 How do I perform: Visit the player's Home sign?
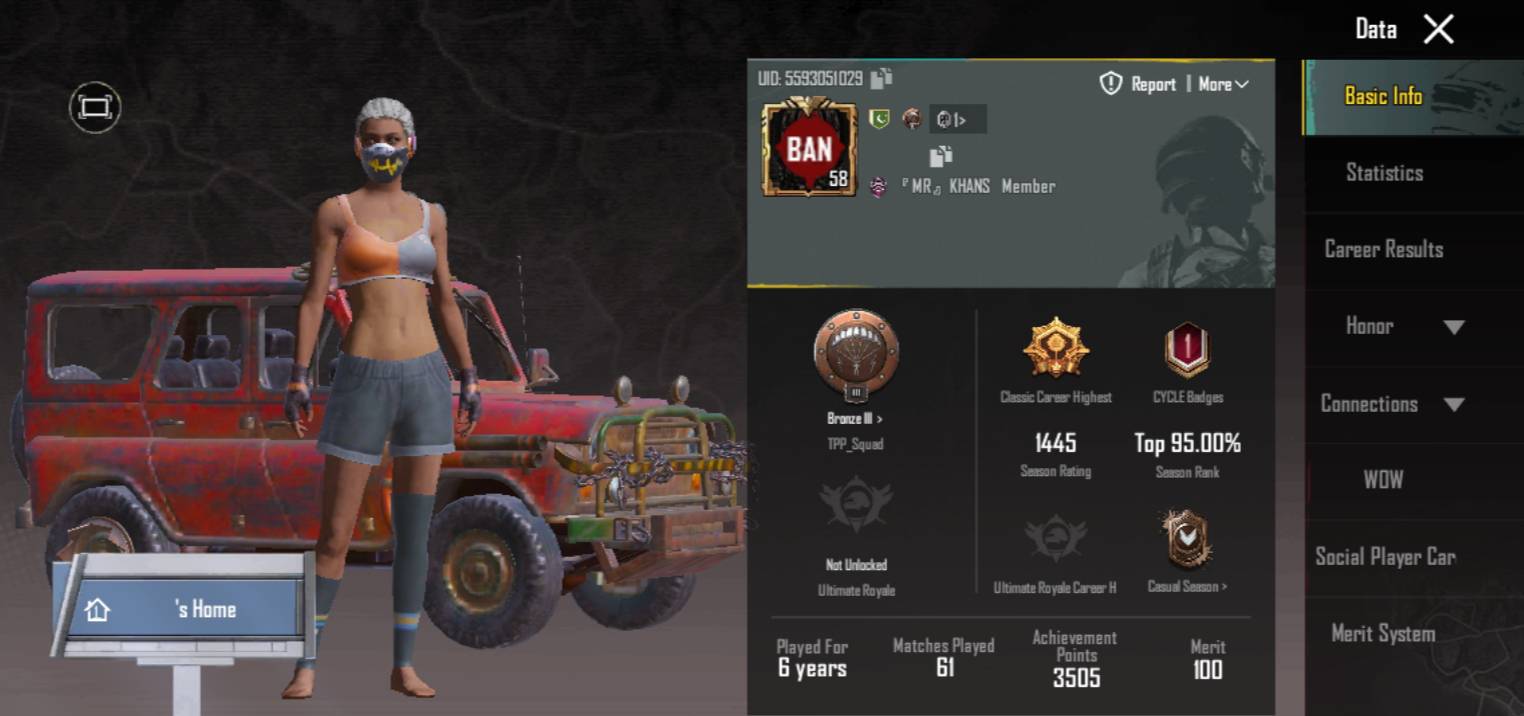click(180, 608)
